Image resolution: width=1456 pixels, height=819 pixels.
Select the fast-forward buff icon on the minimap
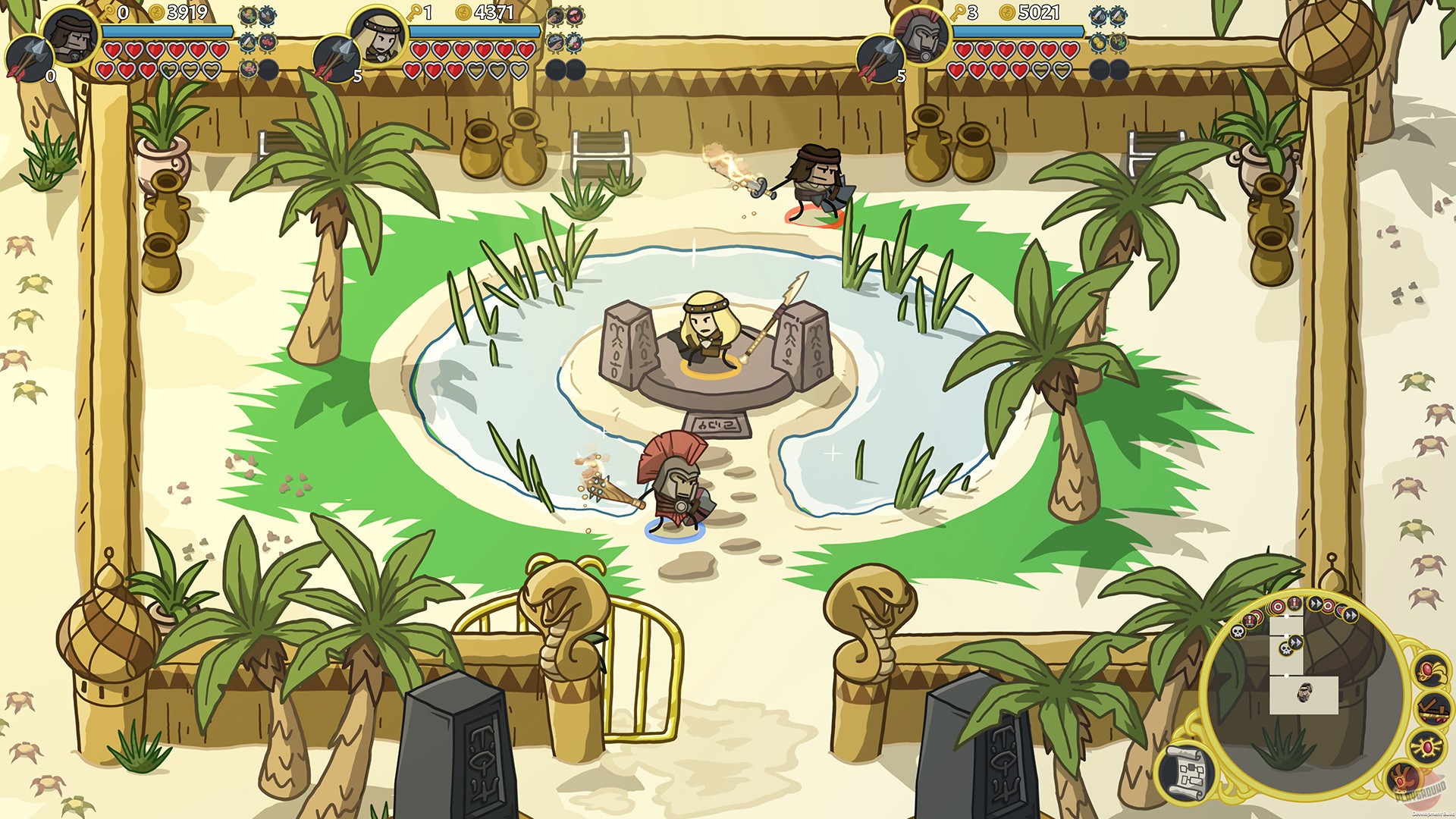[x=1314, y=603]
